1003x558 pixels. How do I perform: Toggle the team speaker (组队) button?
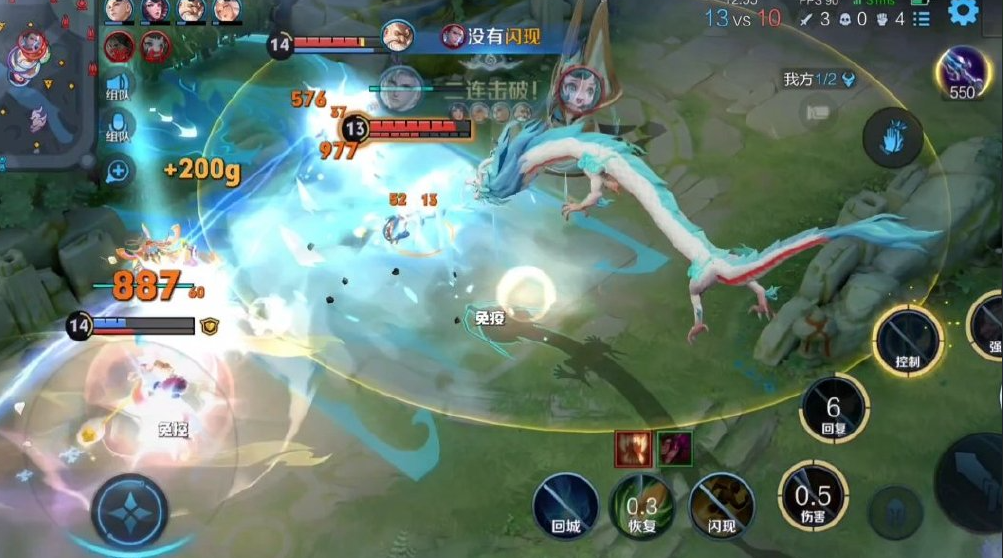[119, 86]
